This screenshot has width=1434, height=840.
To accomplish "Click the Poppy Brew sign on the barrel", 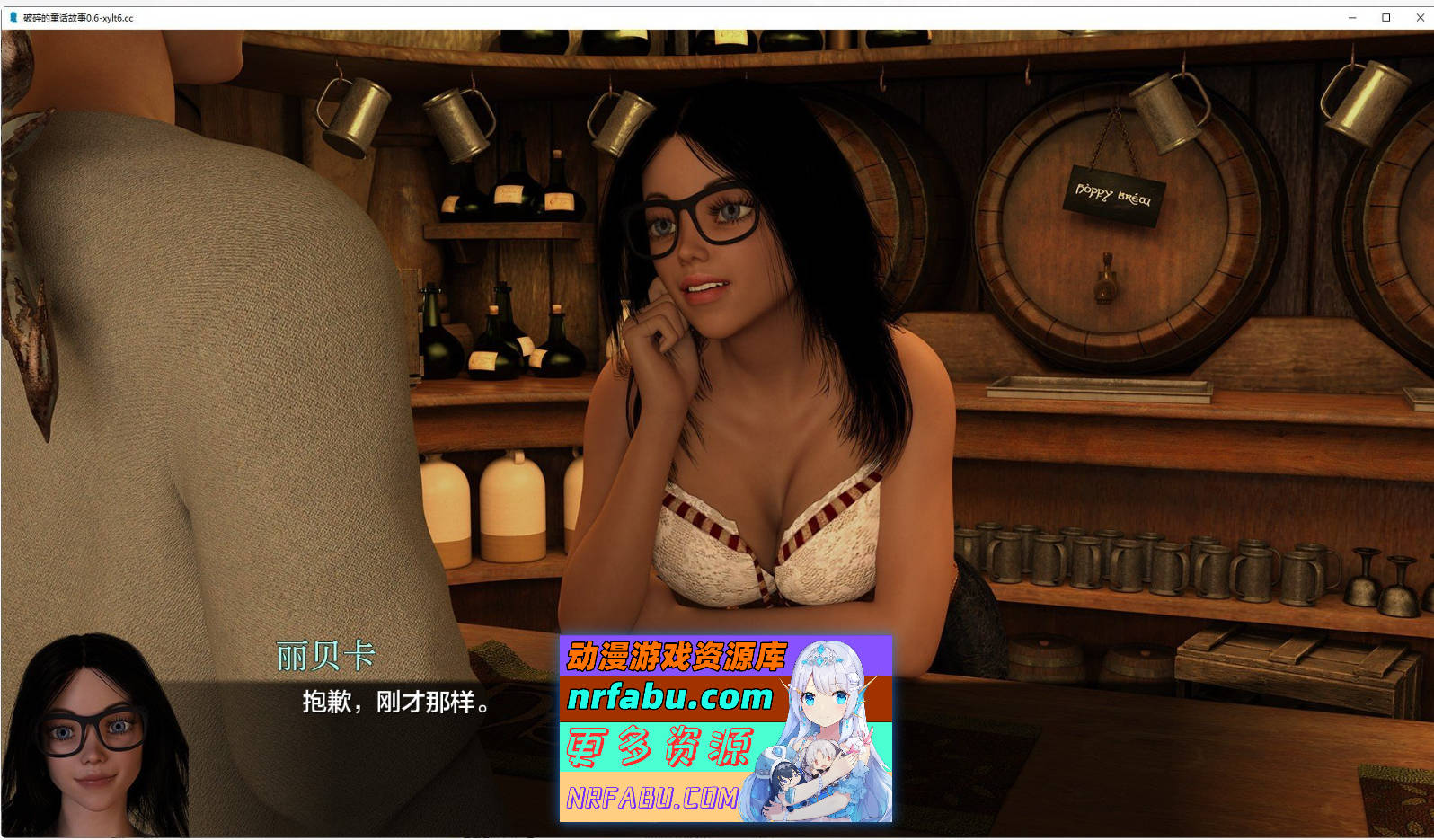I will click(1114, 191).
